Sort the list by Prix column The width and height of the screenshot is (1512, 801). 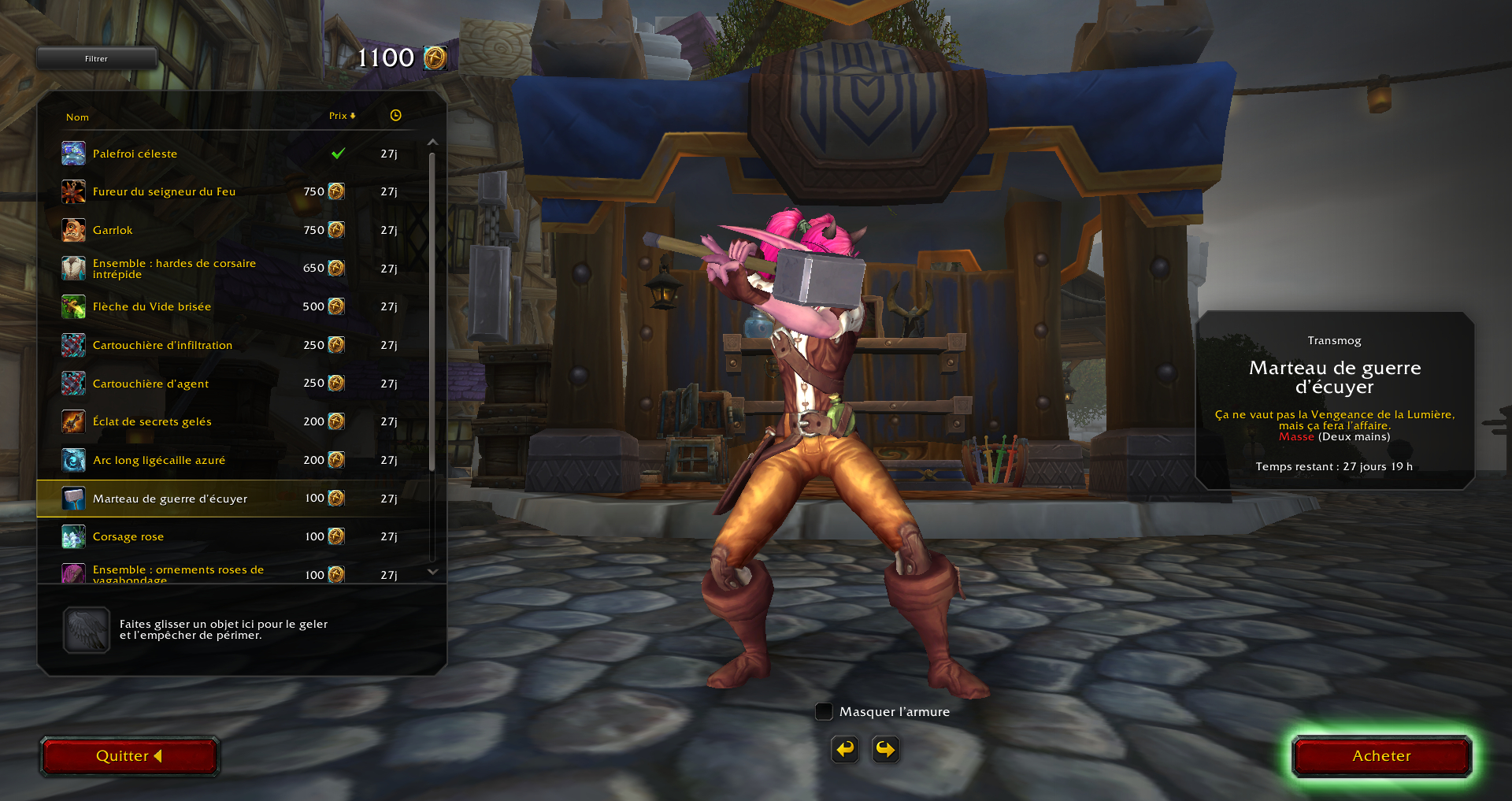pos(341,116)
